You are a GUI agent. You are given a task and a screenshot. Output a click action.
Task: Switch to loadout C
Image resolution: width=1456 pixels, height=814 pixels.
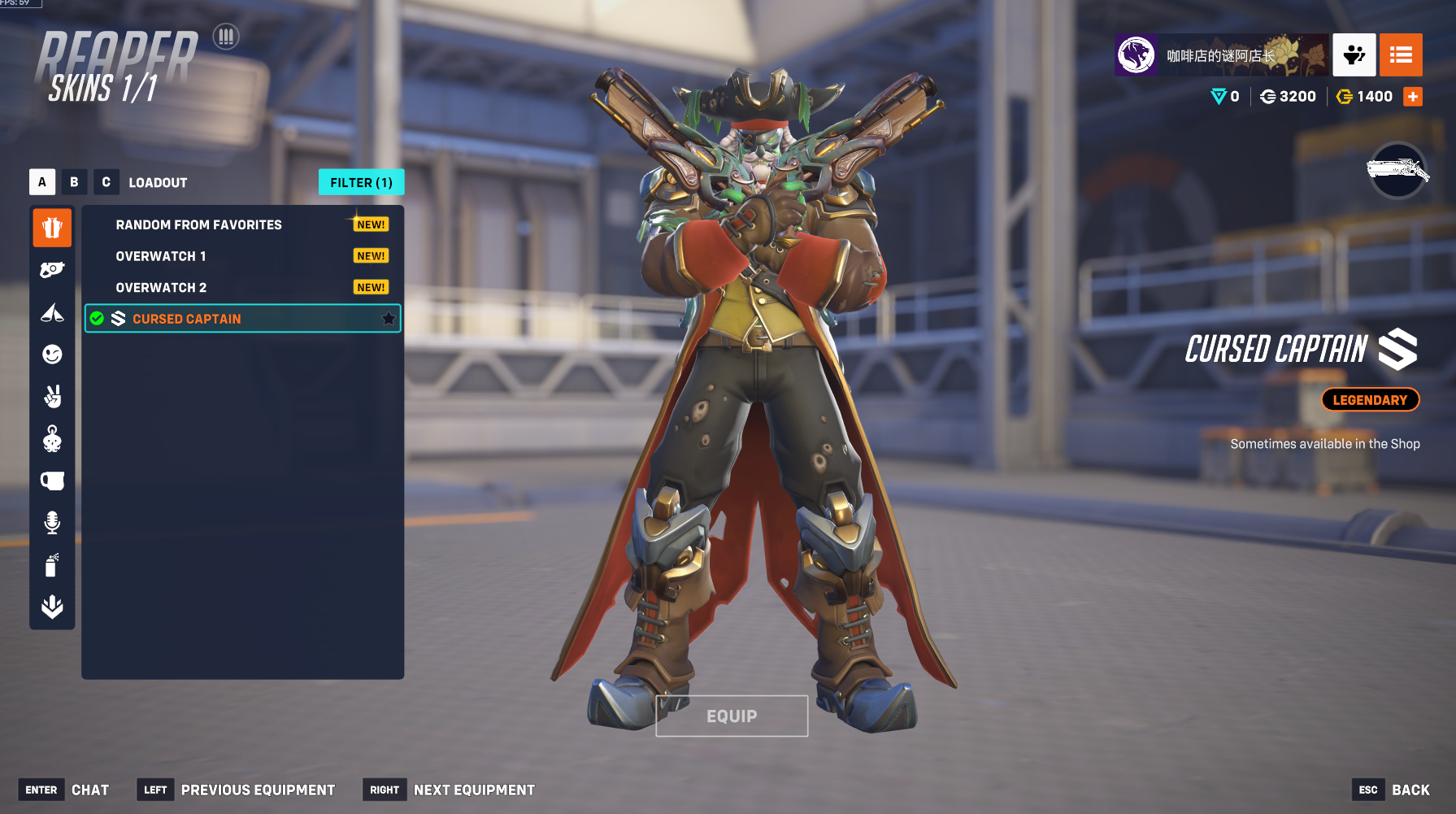pyautogui.click(x=106, y=182)
